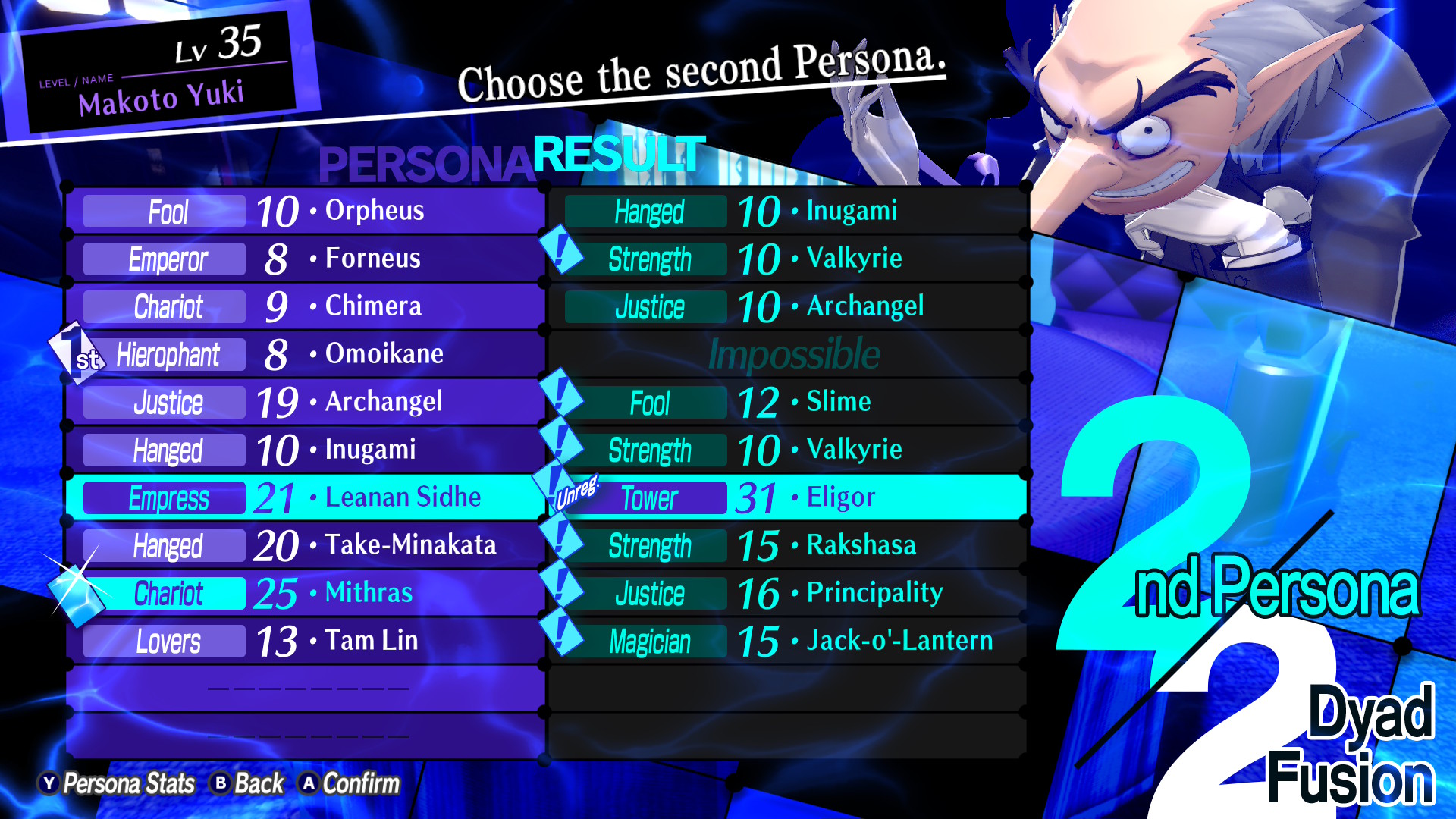Select the highlighted Leanan Sidhe row

click(305, 497)
